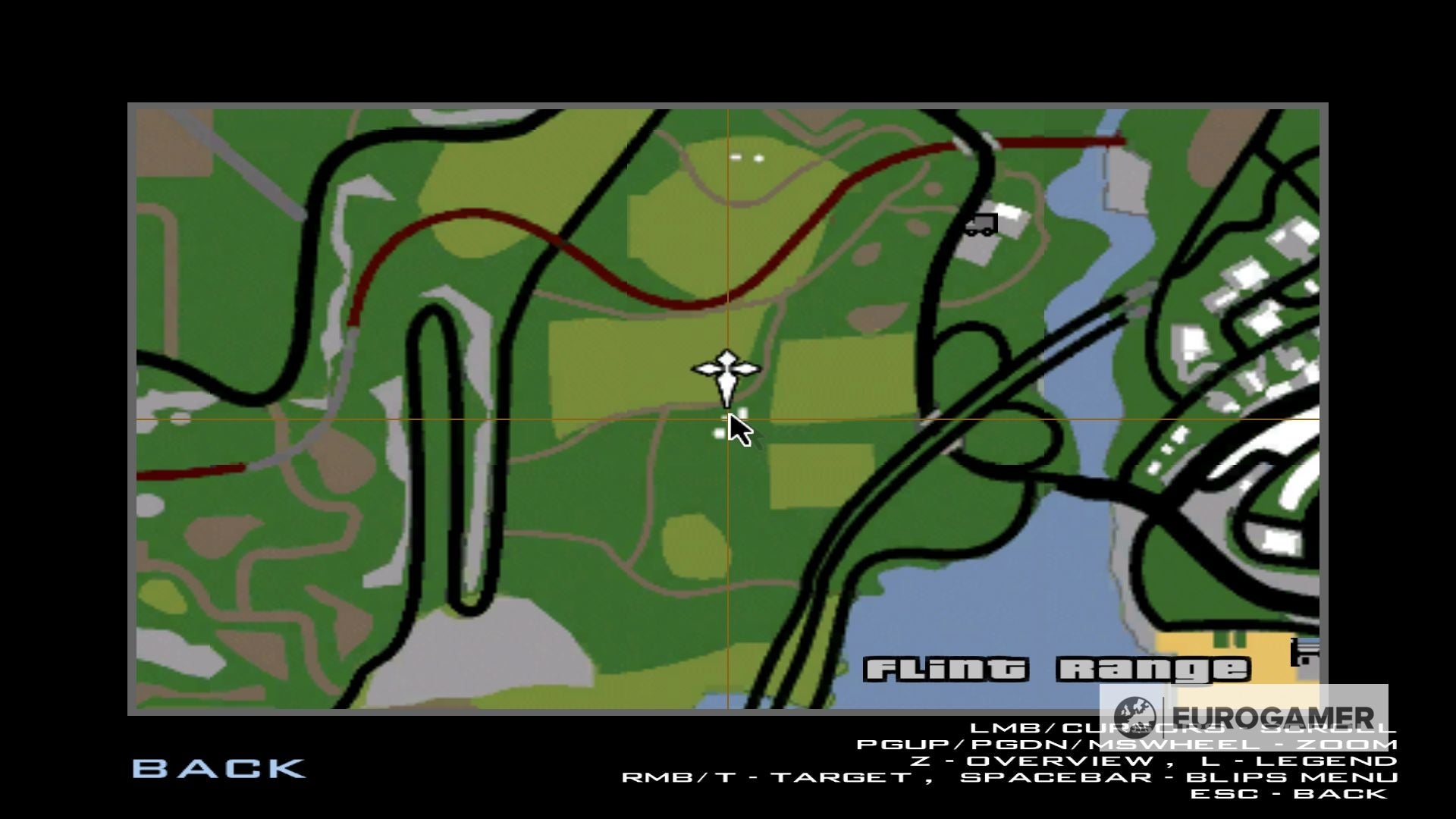Click the truck blip near the lake
Screen dimensions: 1456x819
pos(981,224)
